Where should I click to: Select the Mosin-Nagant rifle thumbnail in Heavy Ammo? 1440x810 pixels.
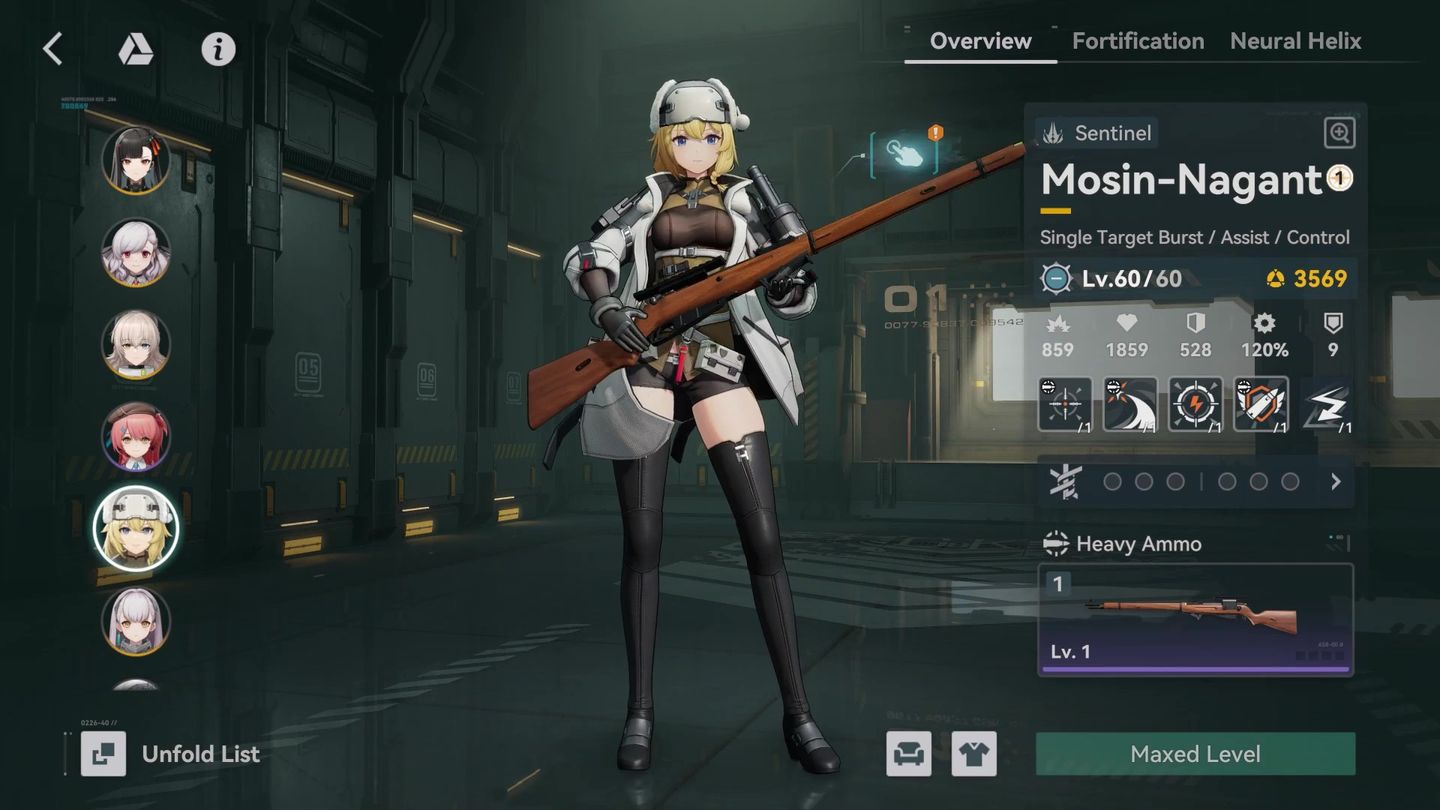pos(1196,612)
